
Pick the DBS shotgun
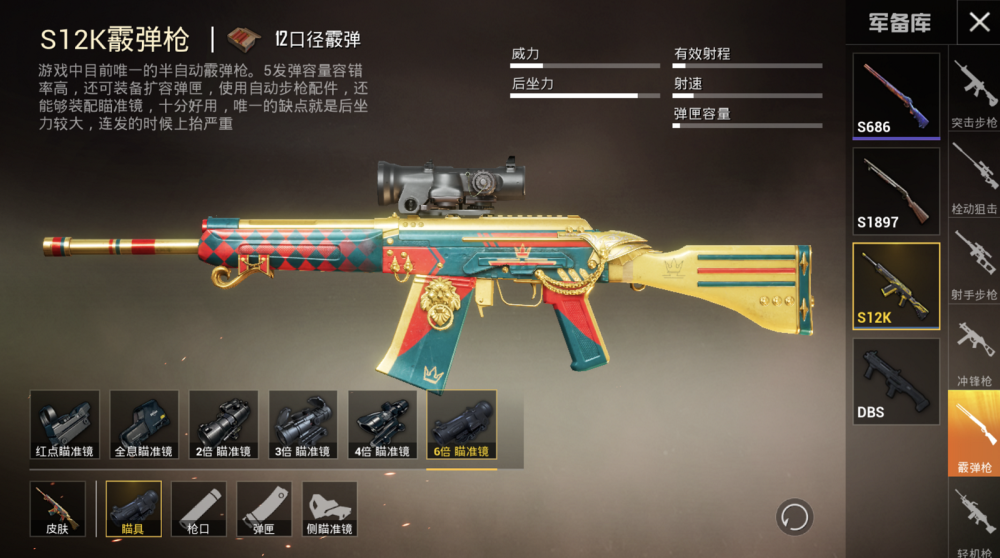pos(895,380)
